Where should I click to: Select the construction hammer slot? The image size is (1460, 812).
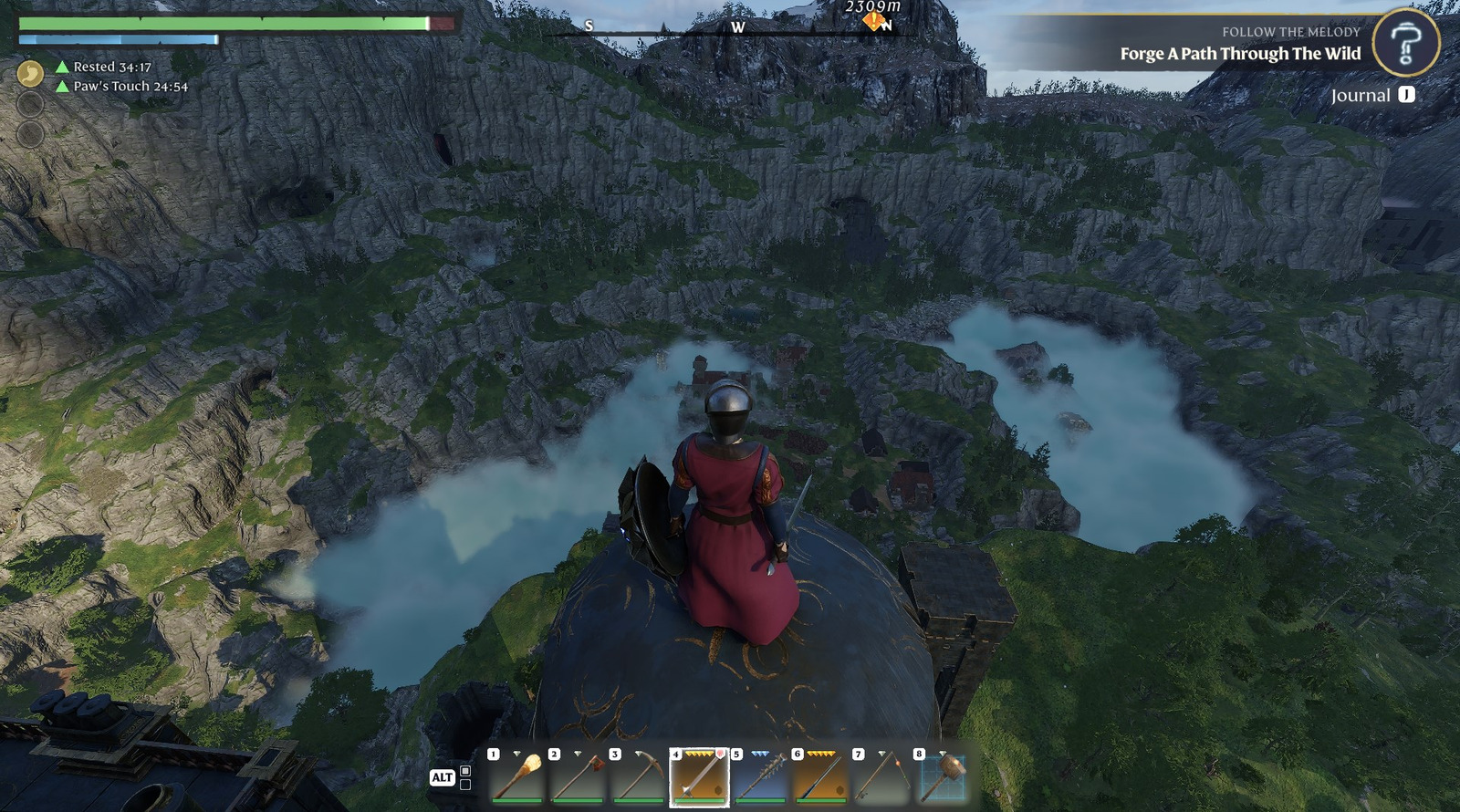pyautogui.click(x=943, y=777)
